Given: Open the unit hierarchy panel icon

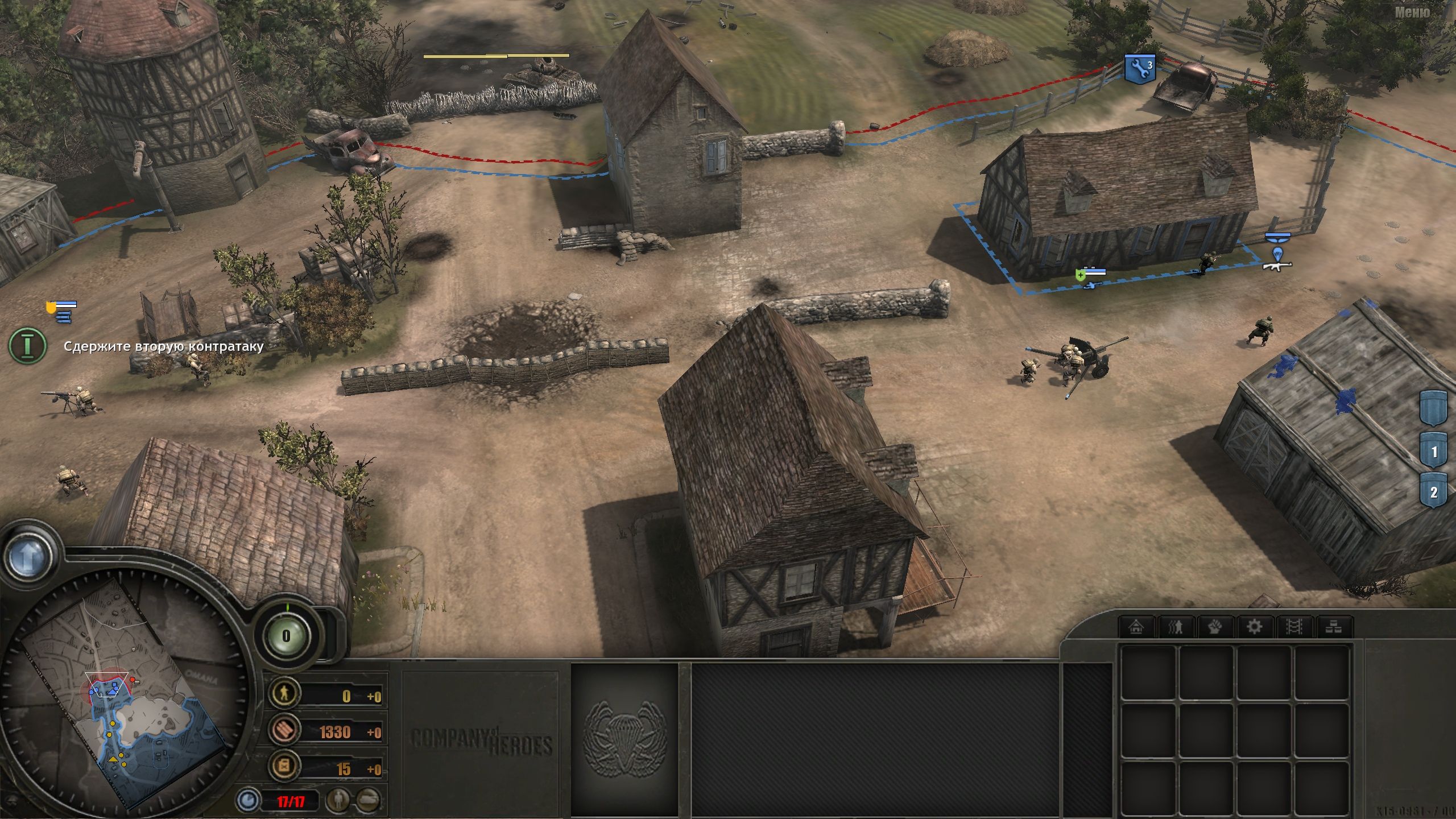Looking at the screenshot, I should pos(1334,627).
